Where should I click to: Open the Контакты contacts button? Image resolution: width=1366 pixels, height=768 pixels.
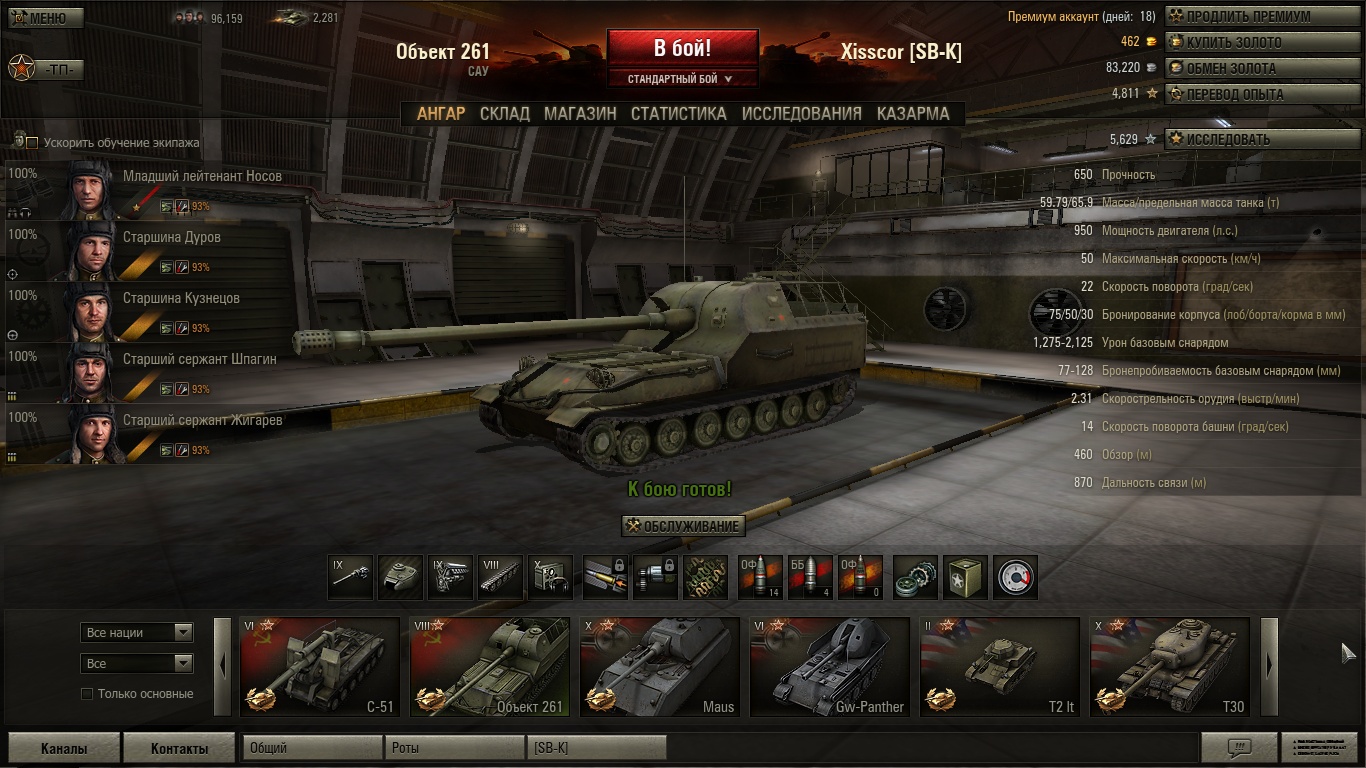tap(179, 748)
